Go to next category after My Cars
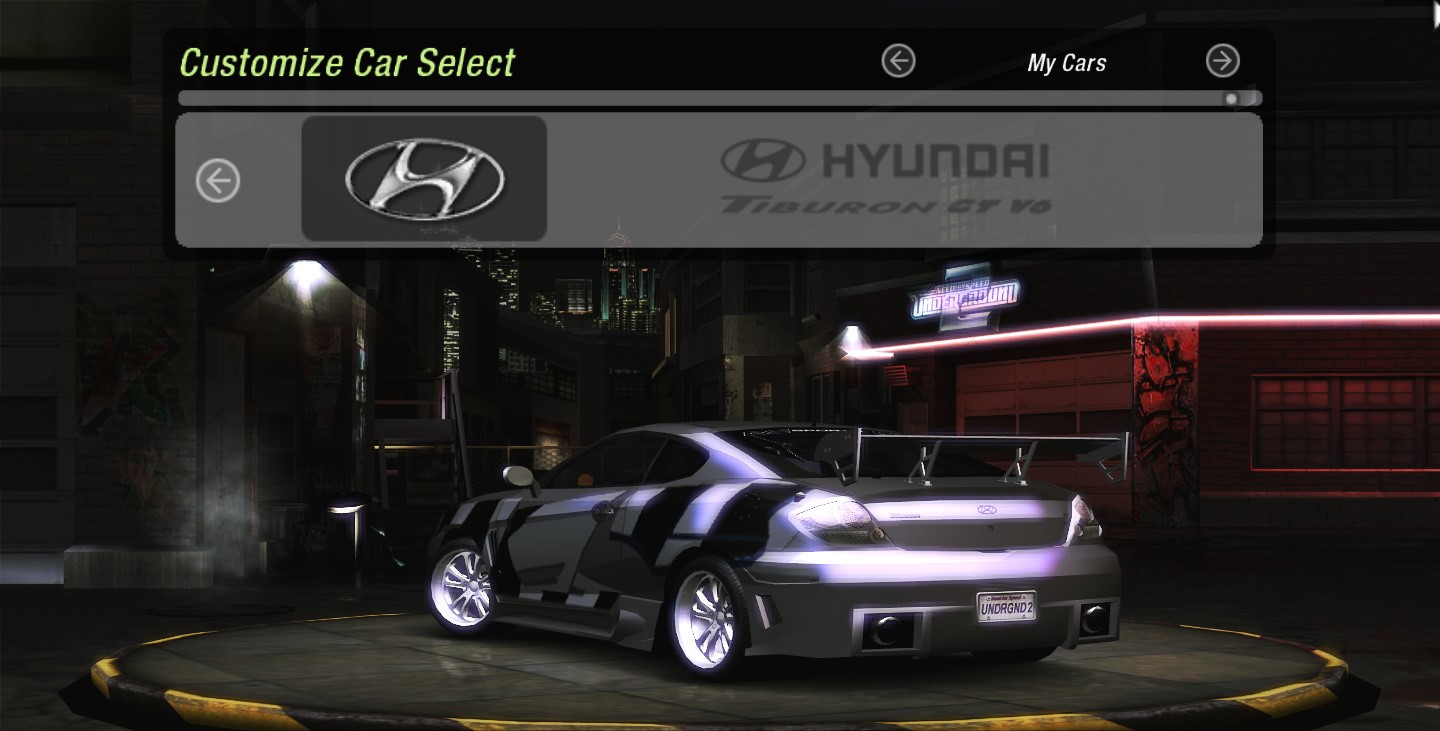The height and width of the screenshot is (731, 1440). [1222, 61]
